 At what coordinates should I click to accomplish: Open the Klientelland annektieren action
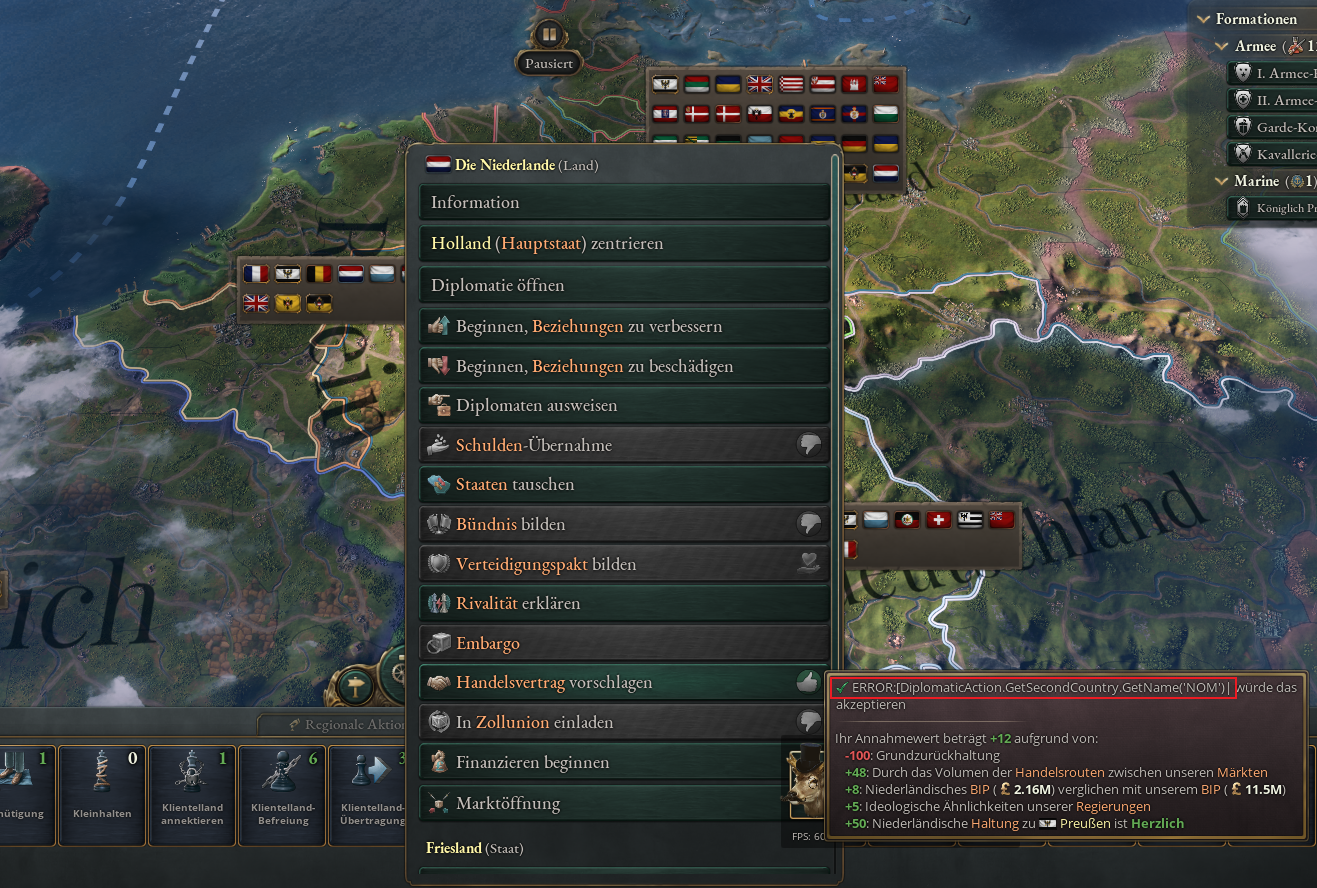click(x=192, y=795)
